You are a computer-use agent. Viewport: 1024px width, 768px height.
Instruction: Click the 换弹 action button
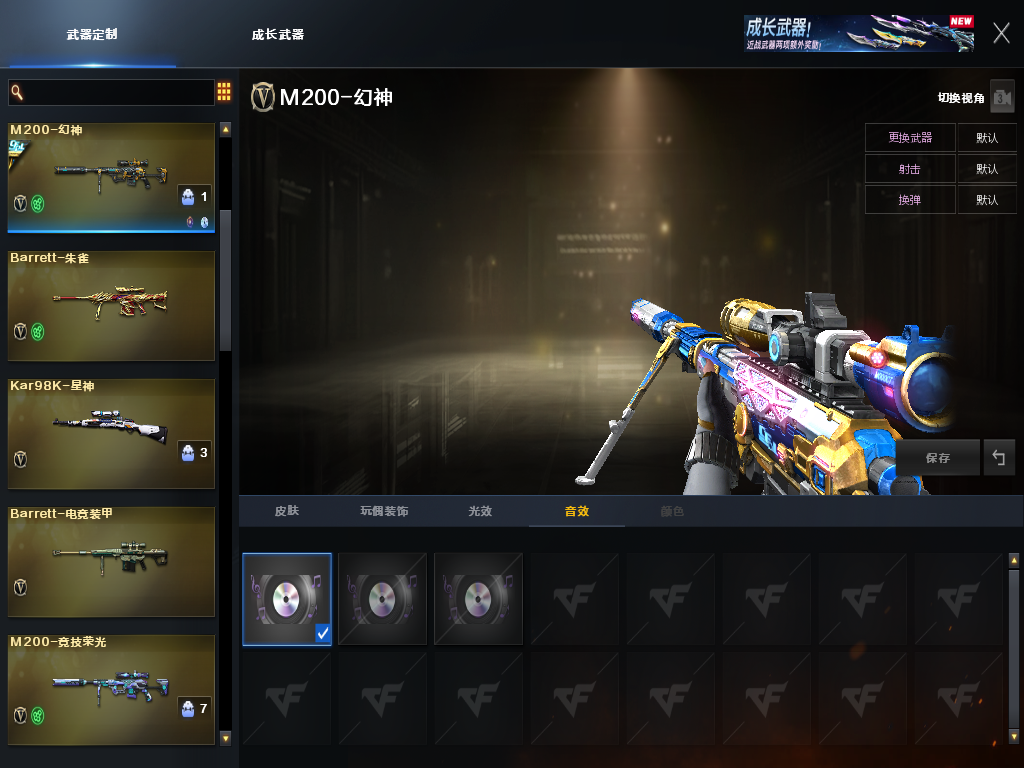pyautogui.click(x=910, y=200)
